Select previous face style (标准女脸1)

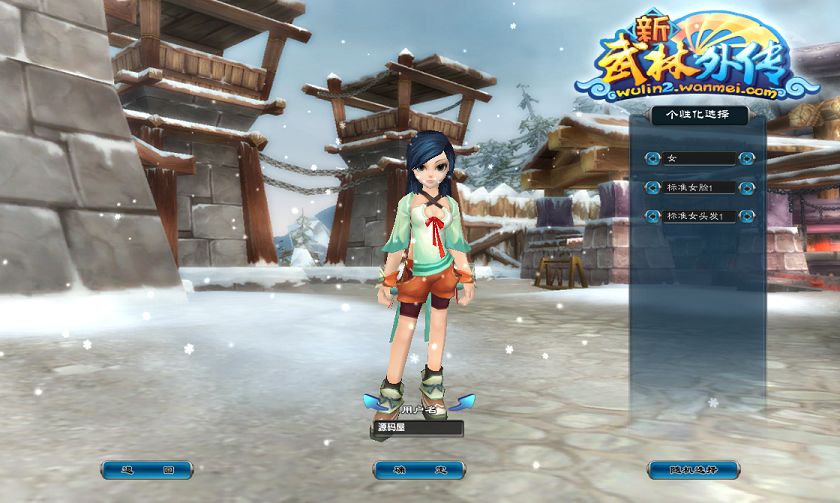click(652, 187)
